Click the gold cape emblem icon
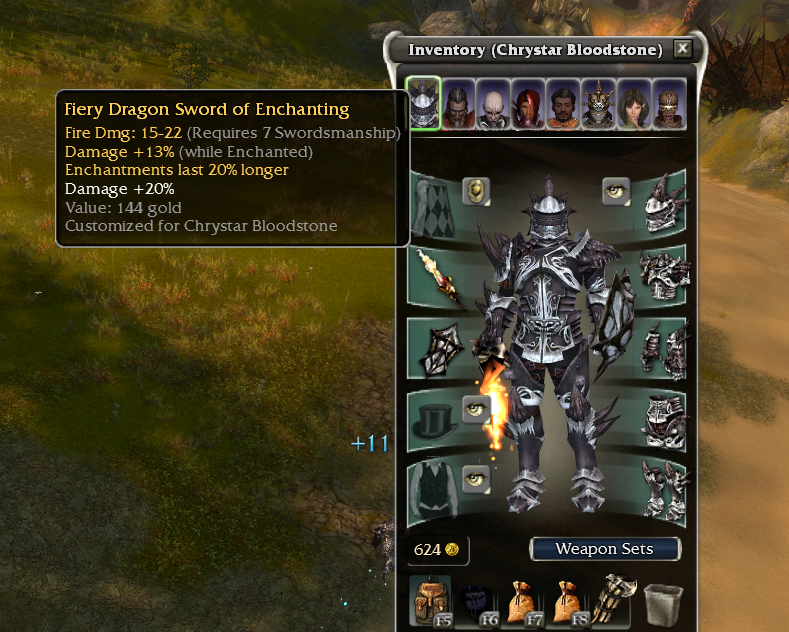The width and height of the screenshot is (789, 632). [475, 190]
